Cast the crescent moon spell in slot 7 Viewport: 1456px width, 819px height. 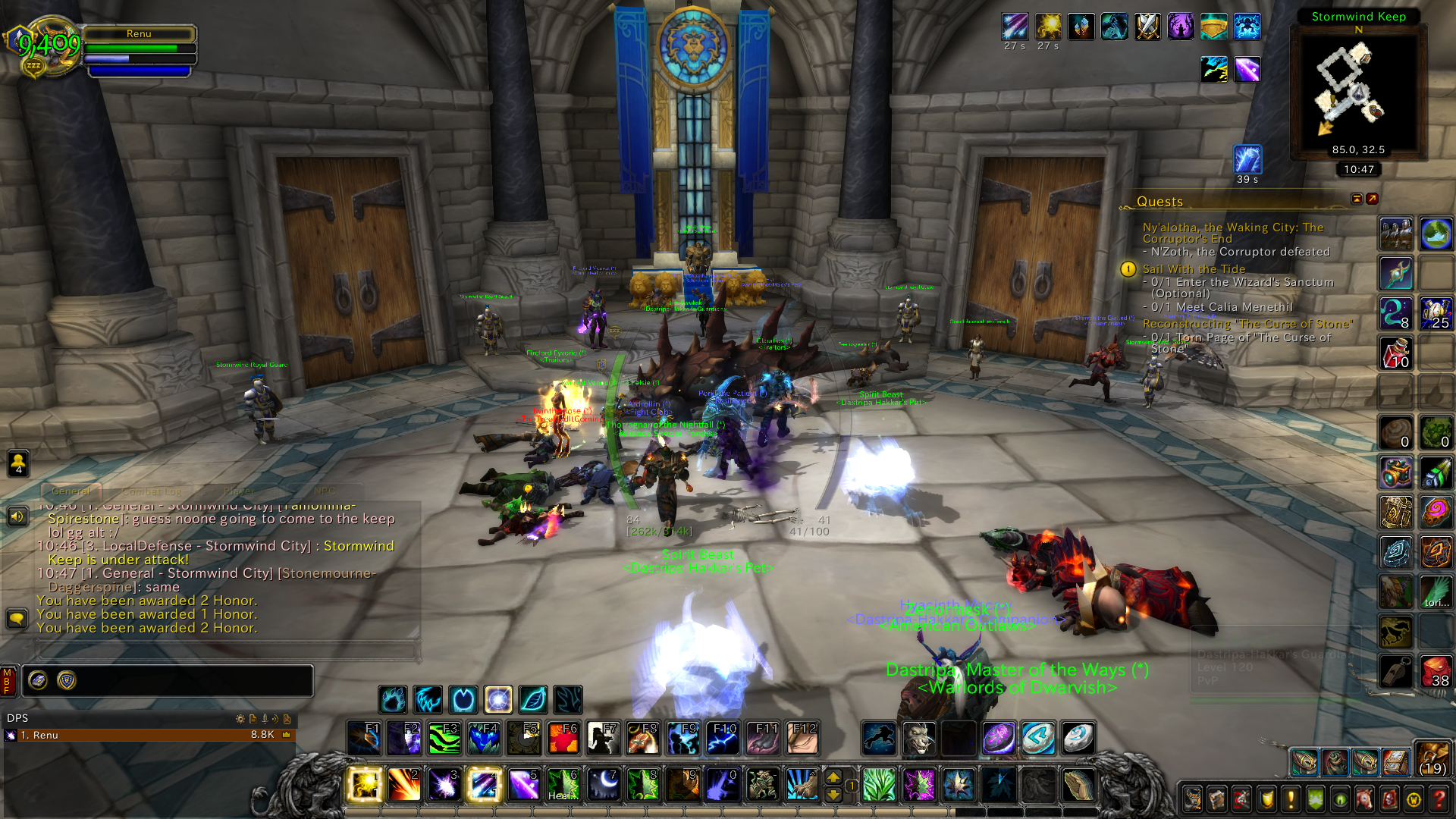click(x=604, y=784)
